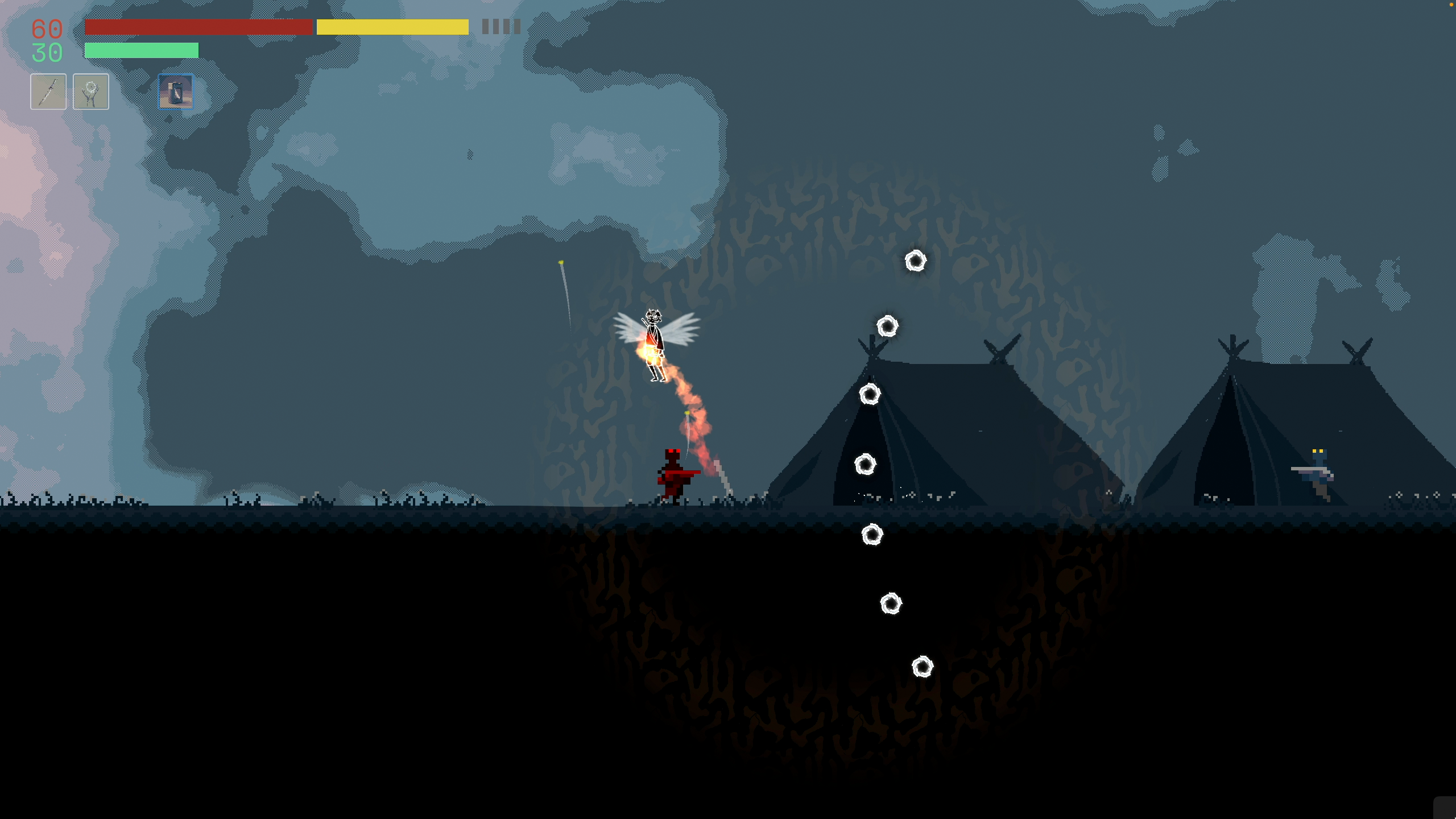Viewport: 1456px width, 819px height.
Task: Activate the raised-hands orb ability icon
Action: tap(91, 92)
